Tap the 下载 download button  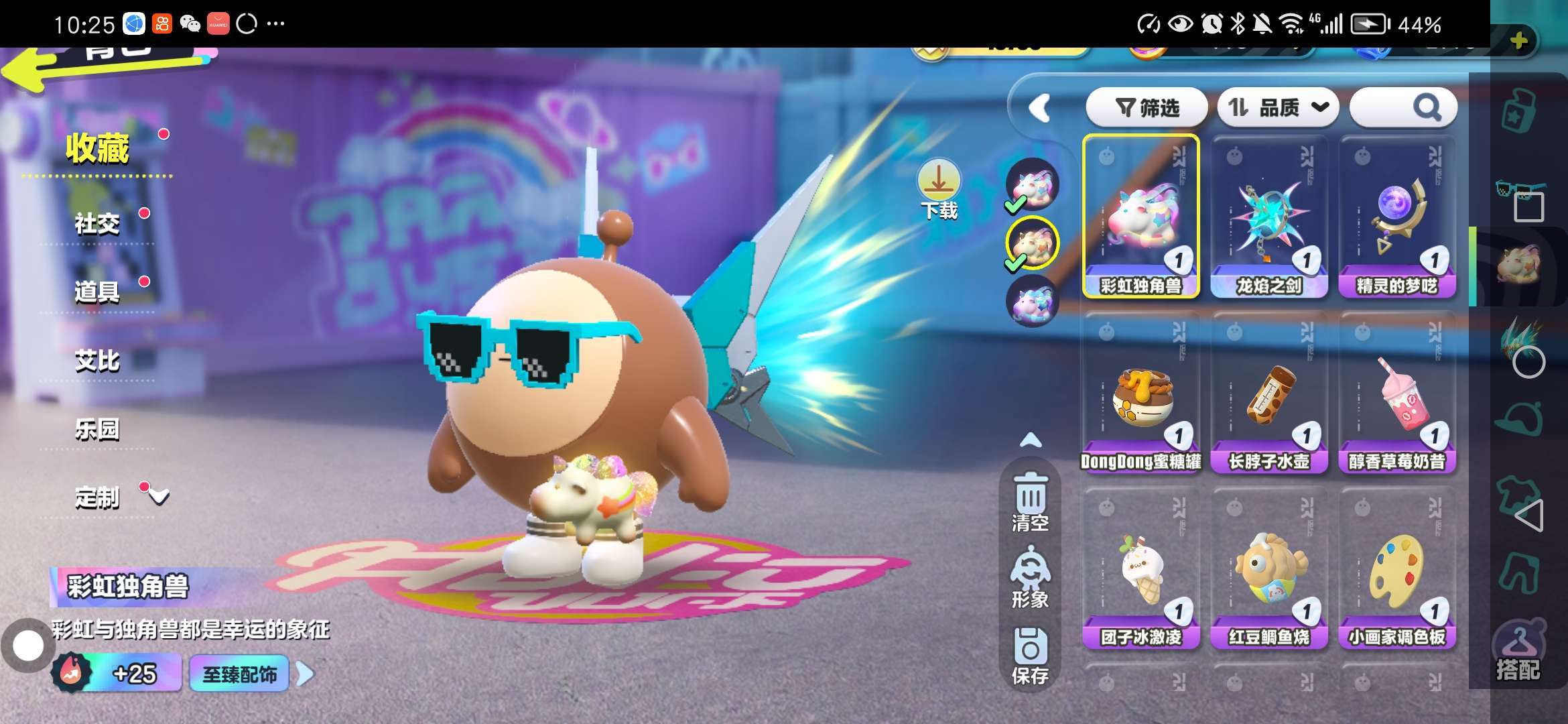[x=939, y=190]
